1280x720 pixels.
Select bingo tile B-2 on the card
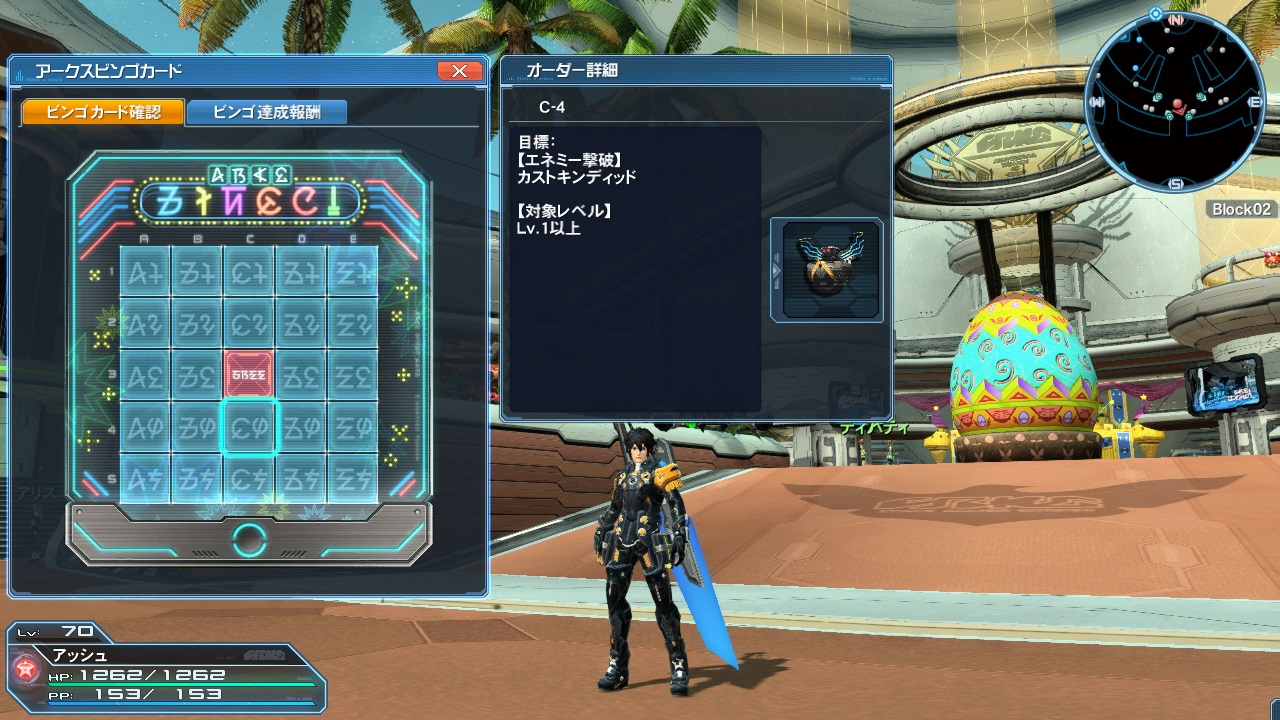coord(197,322)
